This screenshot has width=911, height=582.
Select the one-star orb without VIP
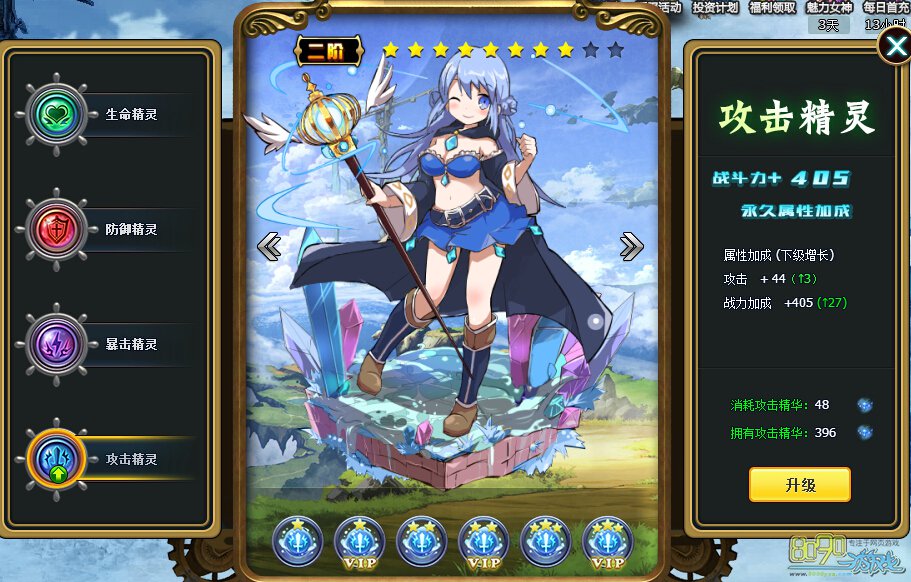pos(297,540)
